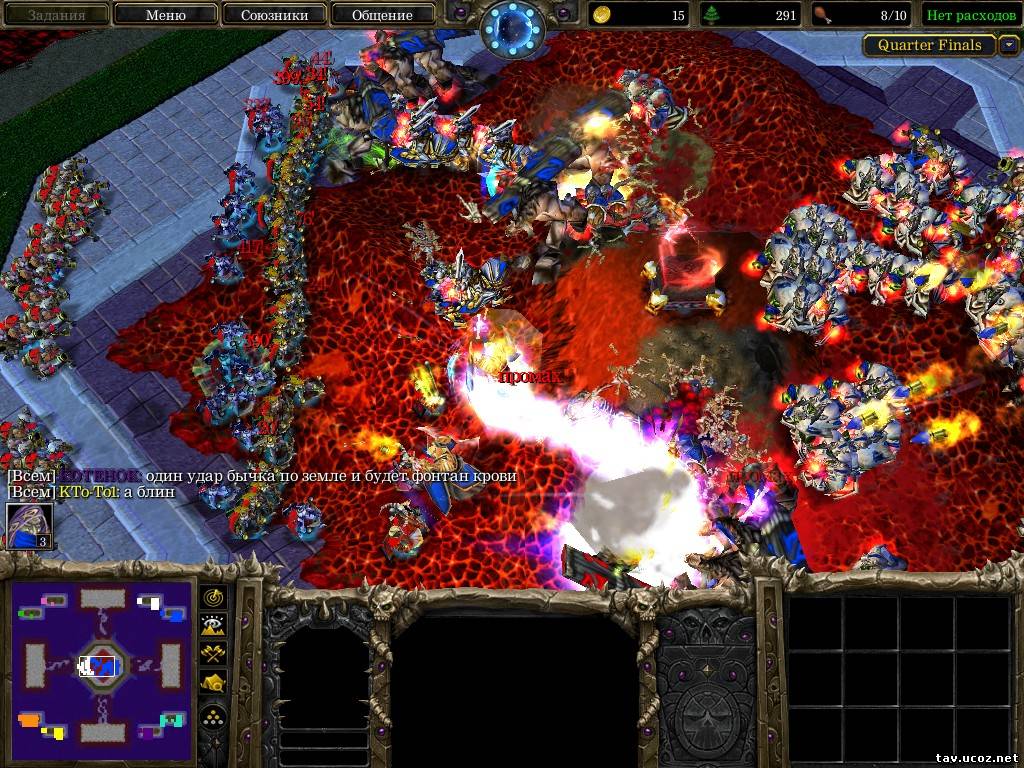The image size is (1024, 768).
Task: Click on the minimap
Action: click(101, 663)
